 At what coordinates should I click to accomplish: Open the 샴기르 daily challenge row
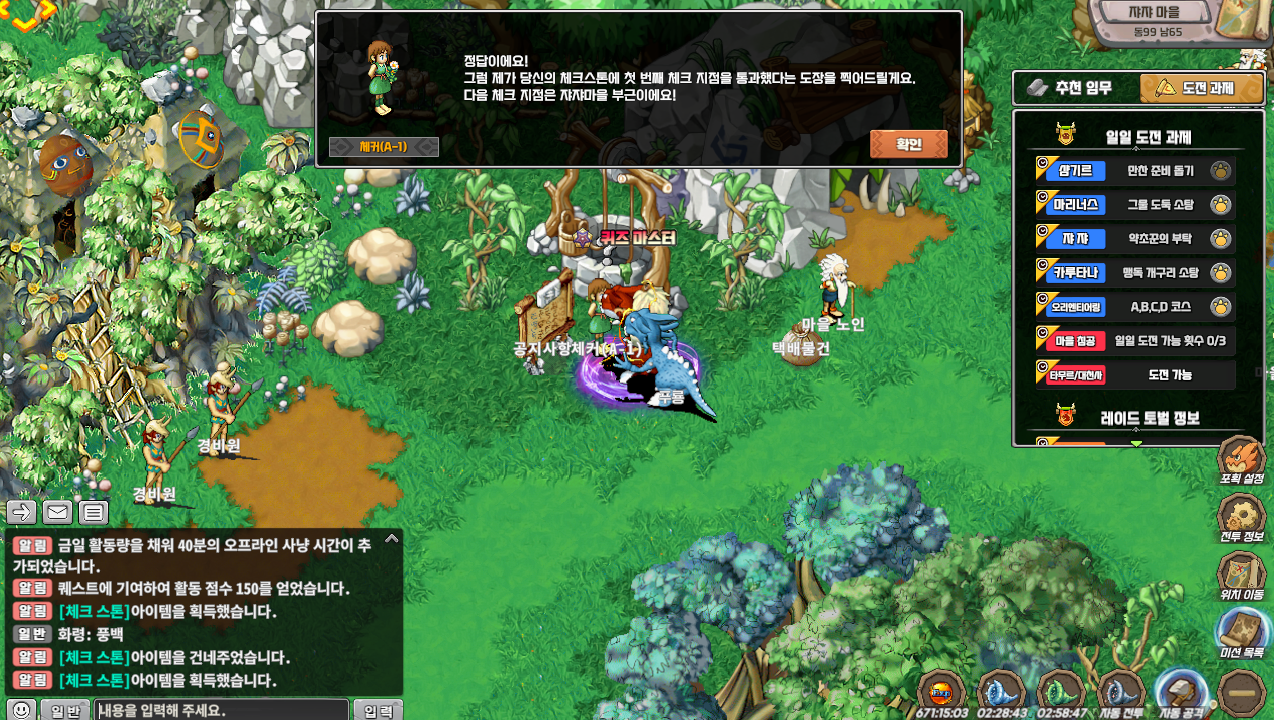coord(1135,171)
